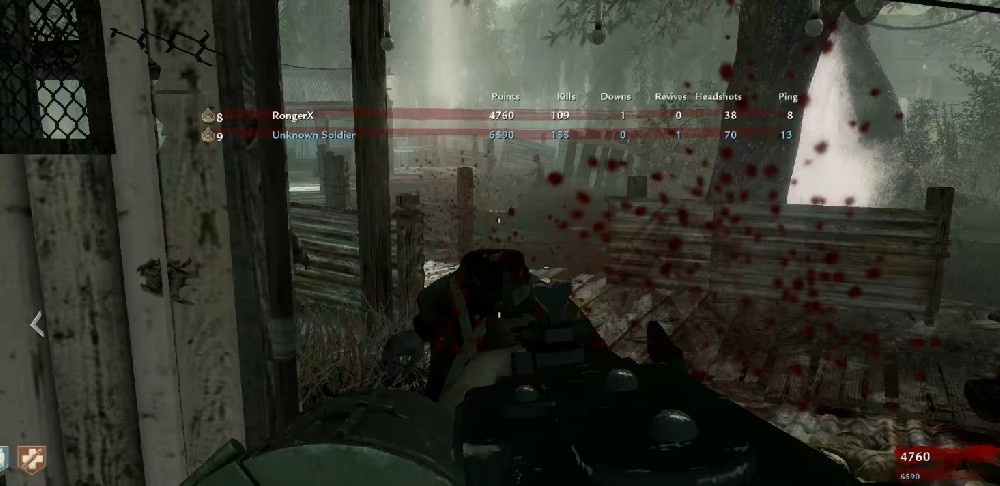Viewport: 1000px width, 486px height.
Task: Click the Quick Revive perk icon
Action: tap(32, 460)
